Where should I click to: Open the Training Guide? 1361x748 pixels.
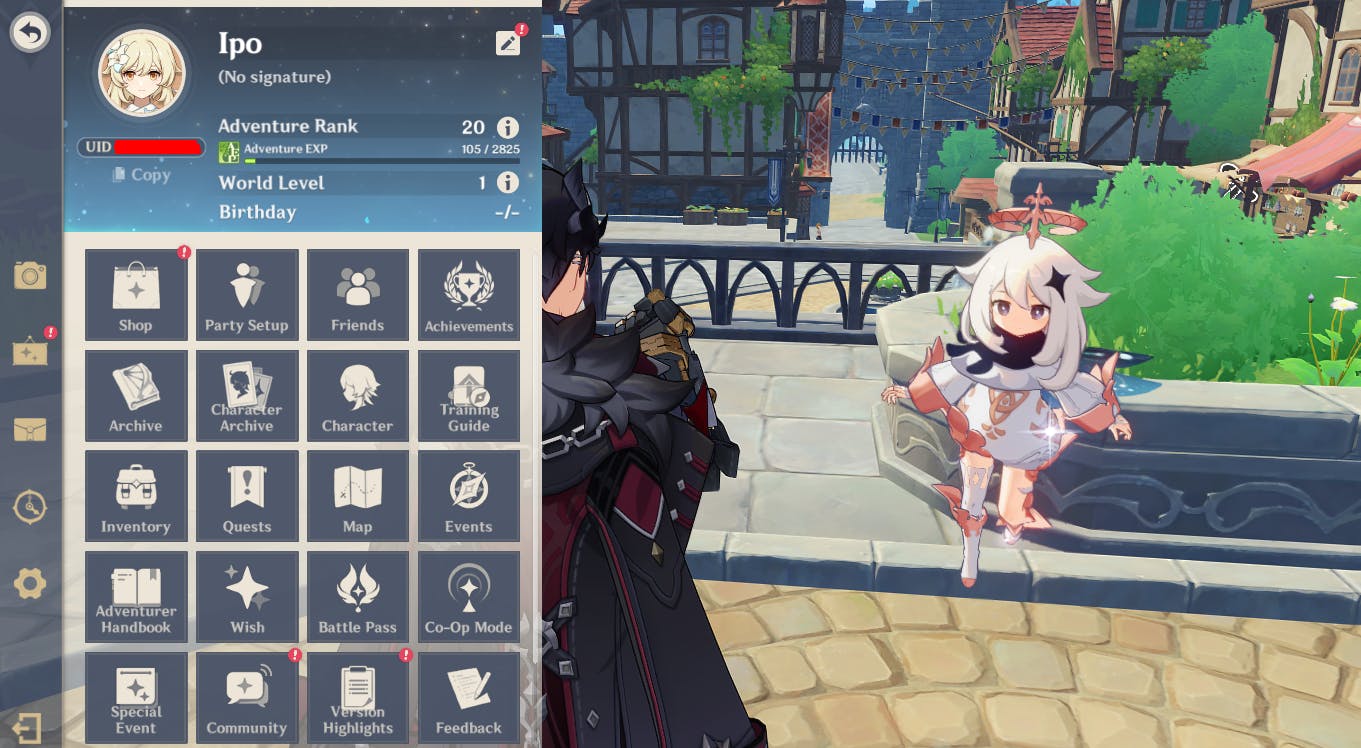click(x=468, y=396)
